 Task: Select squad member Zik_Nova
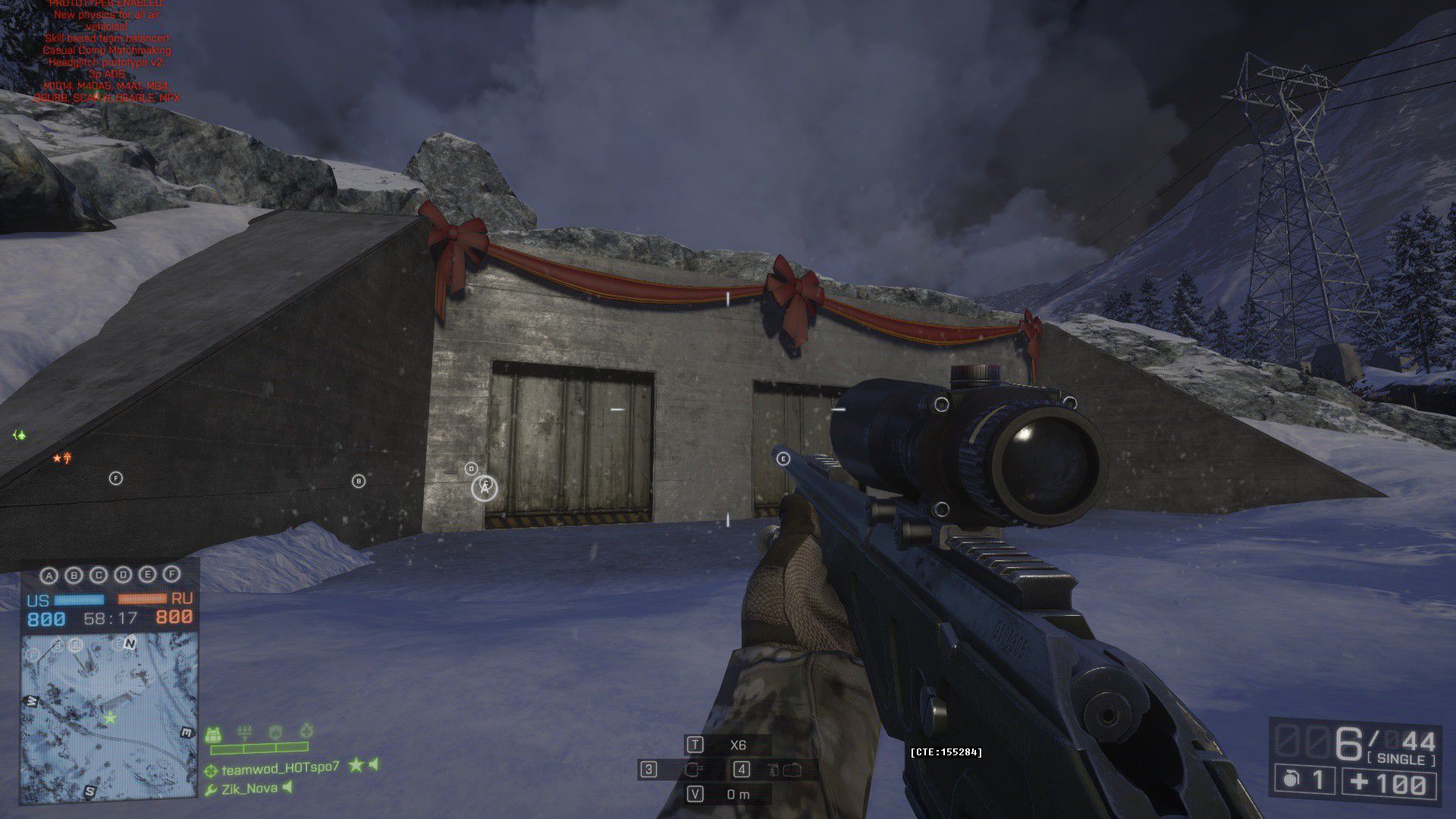click(249, 789)
